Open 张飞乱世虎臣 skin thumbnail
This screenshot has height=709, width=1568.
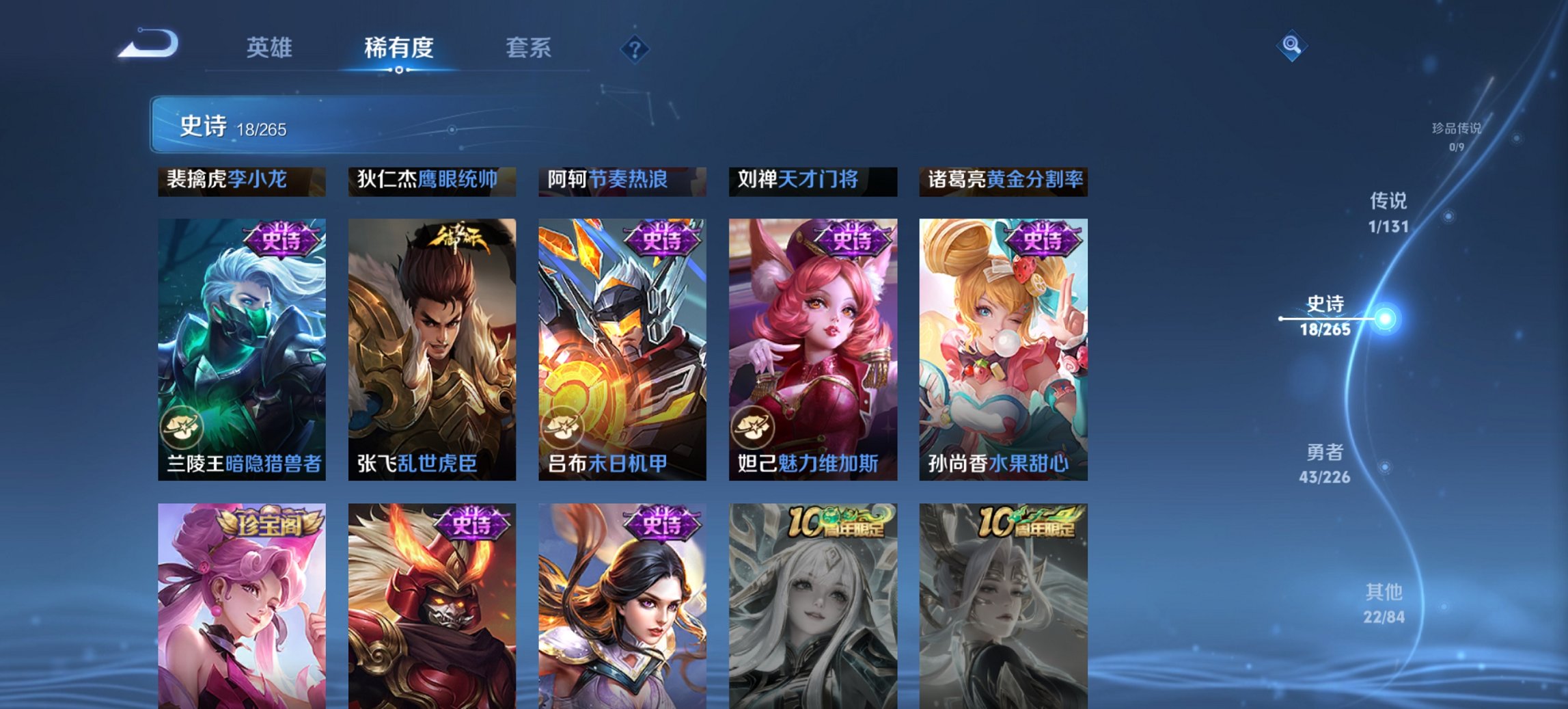click(x=432, y=349)
